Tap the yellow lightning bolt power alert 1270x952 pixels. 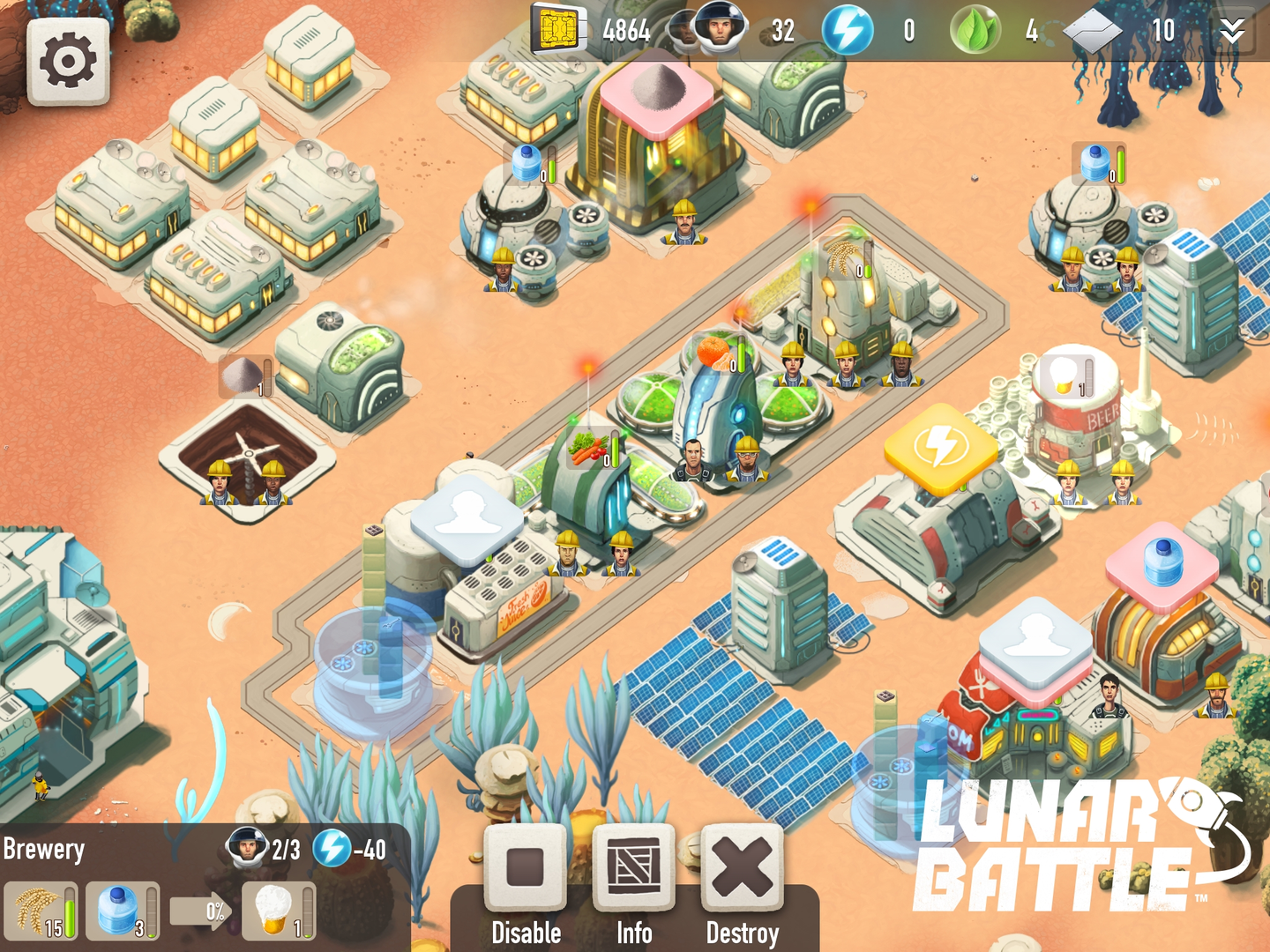point(941,447)
